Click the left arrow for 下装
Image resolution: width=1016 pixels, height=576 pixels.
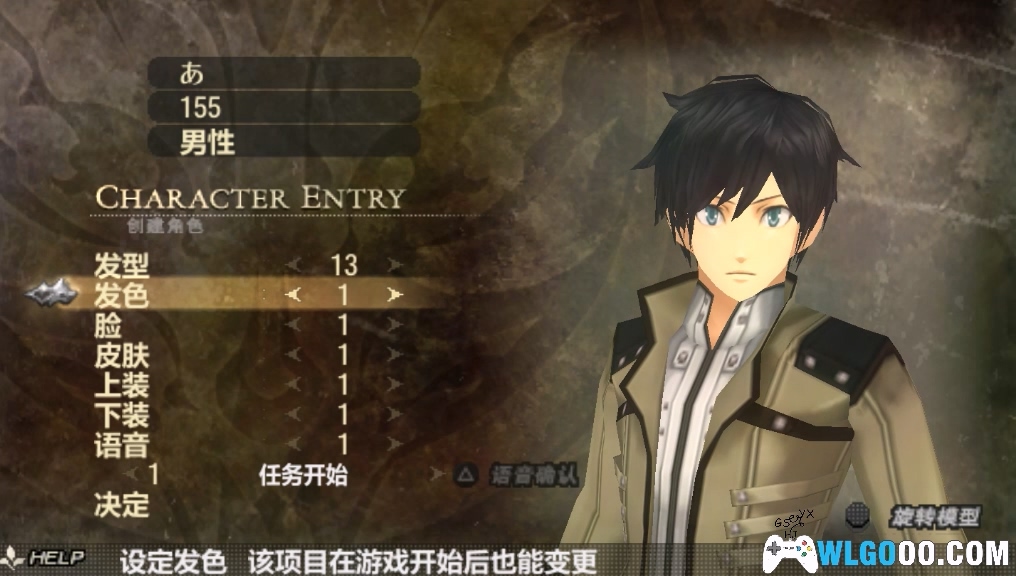(292, 414)
